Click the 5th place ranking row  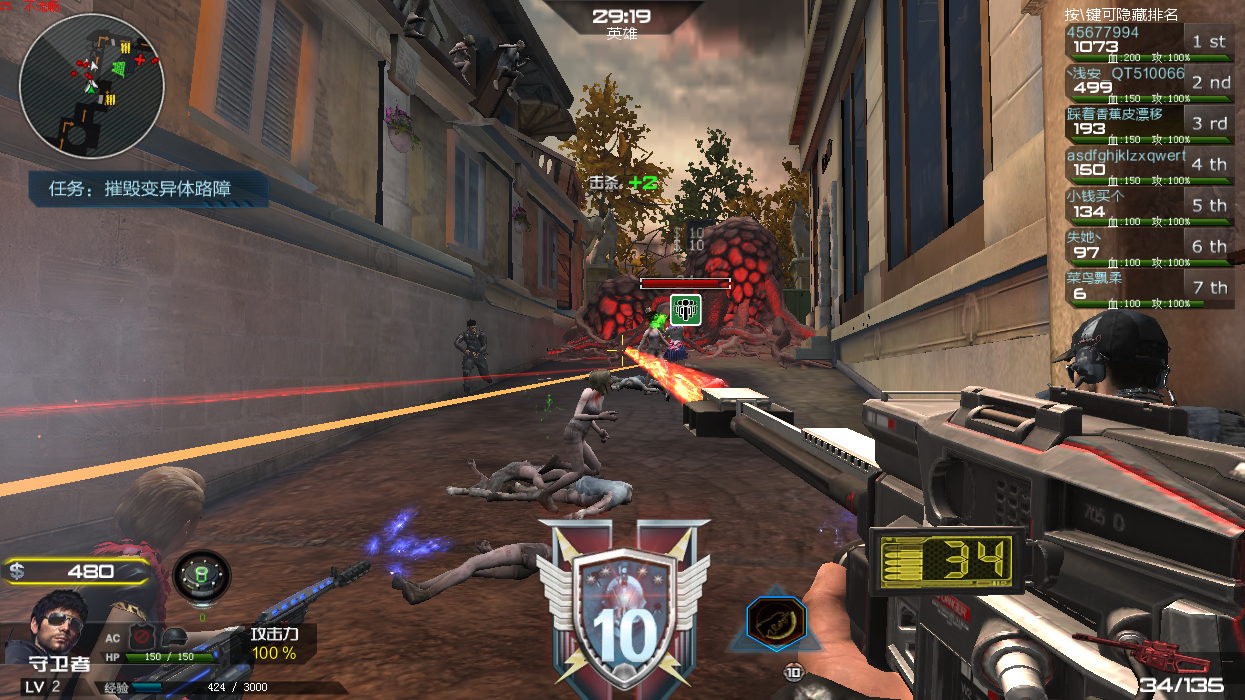pyautogui.click(x=1148, y=207)
